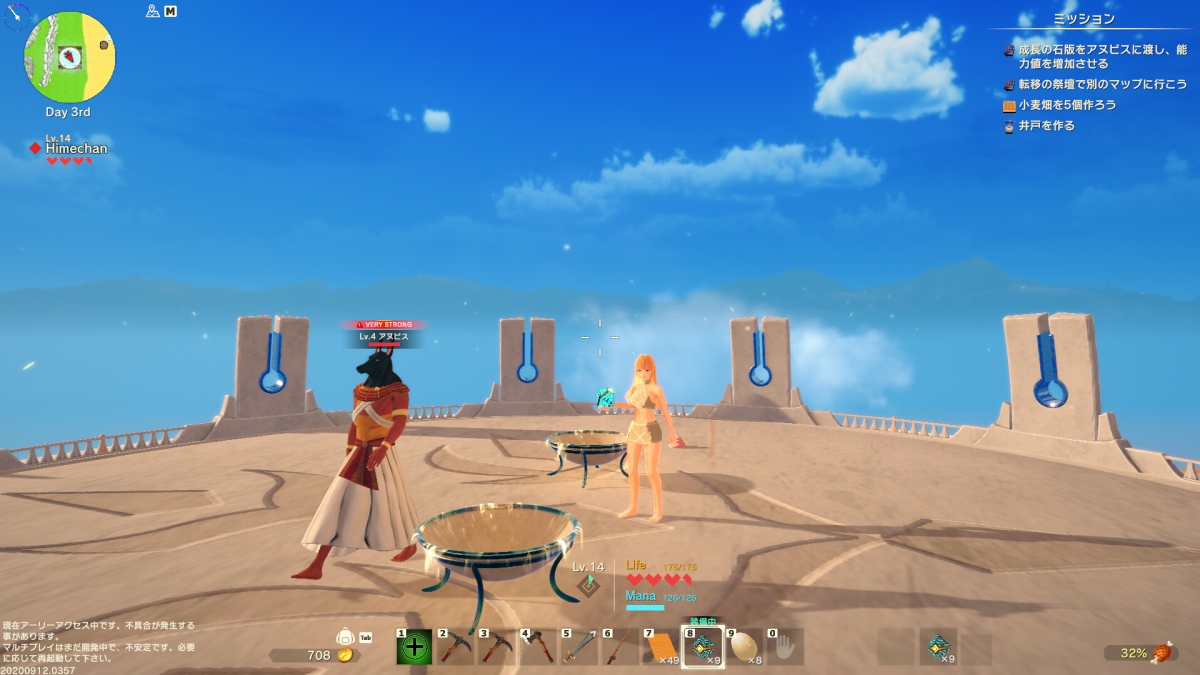Select the orange material stack of 49

[661, 647]
